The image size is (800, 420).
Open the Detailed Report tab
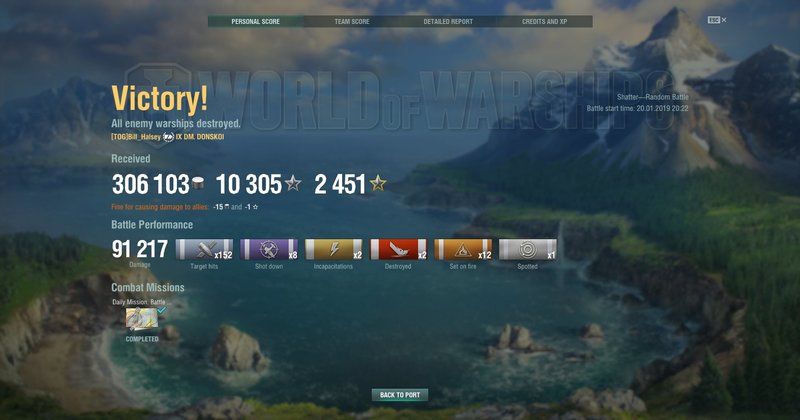click(x=448, y=21)
